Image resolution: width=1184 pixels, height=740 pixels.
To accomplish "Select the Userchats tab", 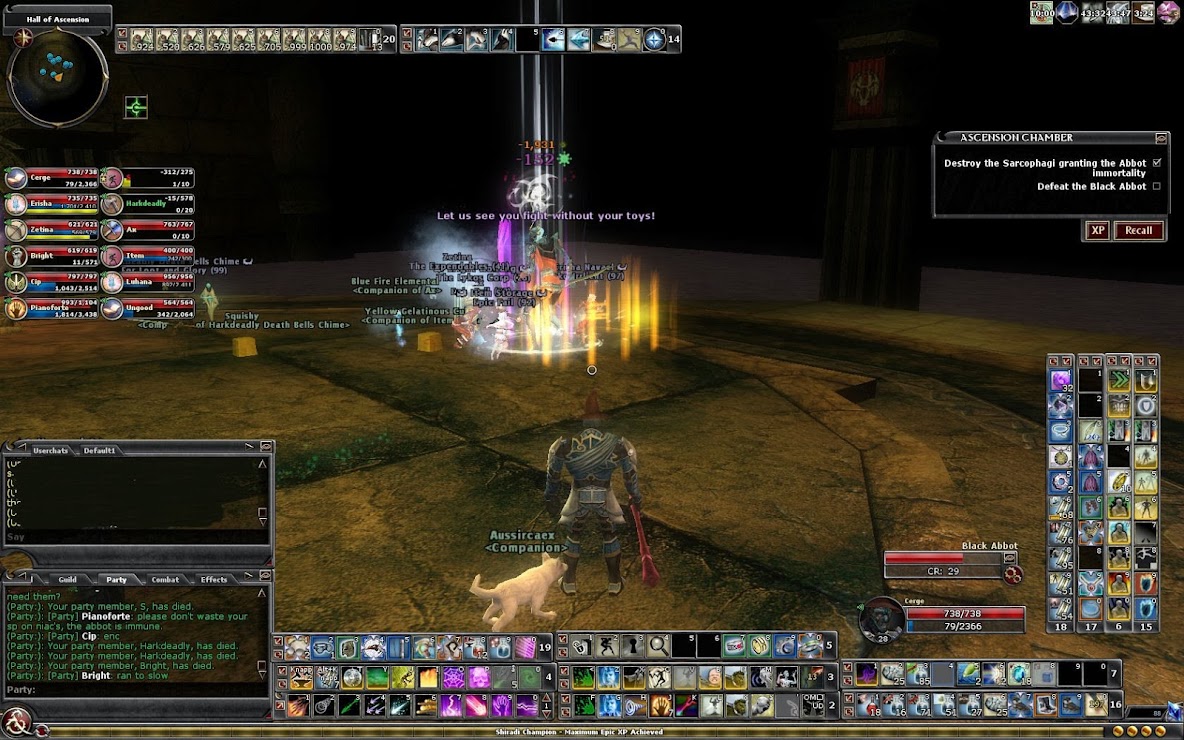I will point(50,450).
